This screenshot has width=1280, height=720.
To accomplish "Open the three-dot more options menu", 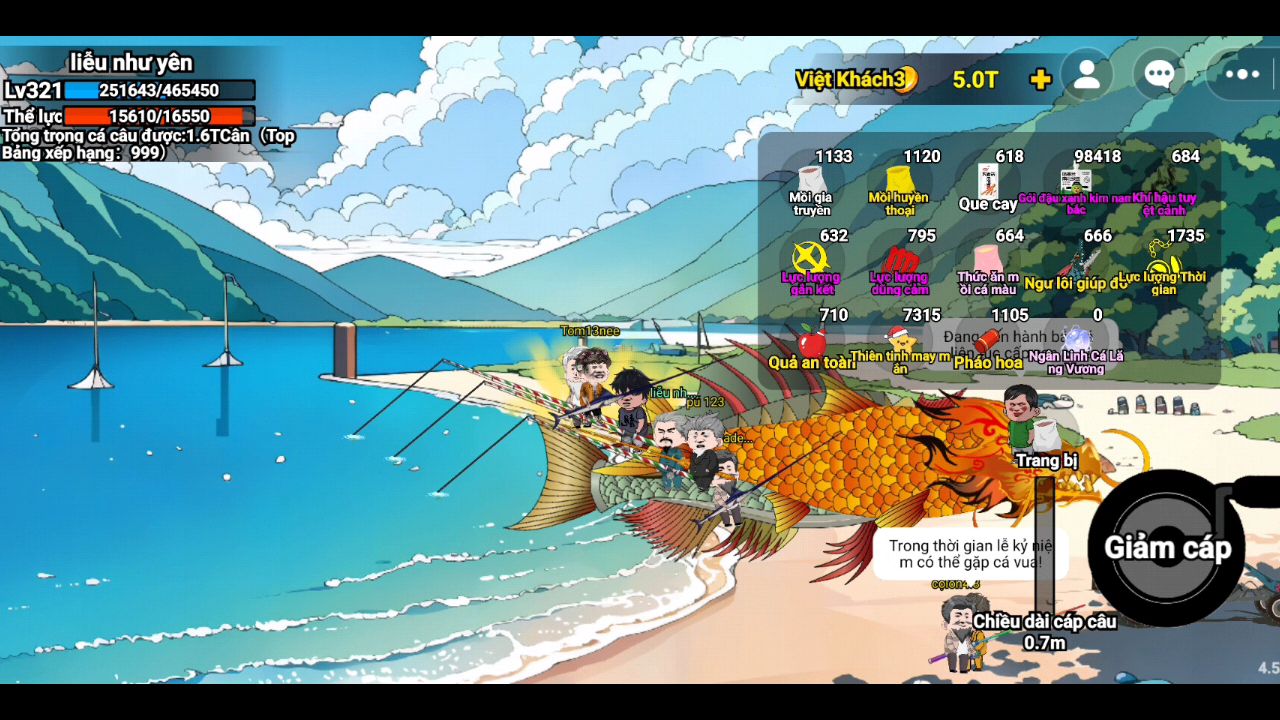I will [1241, 73].
